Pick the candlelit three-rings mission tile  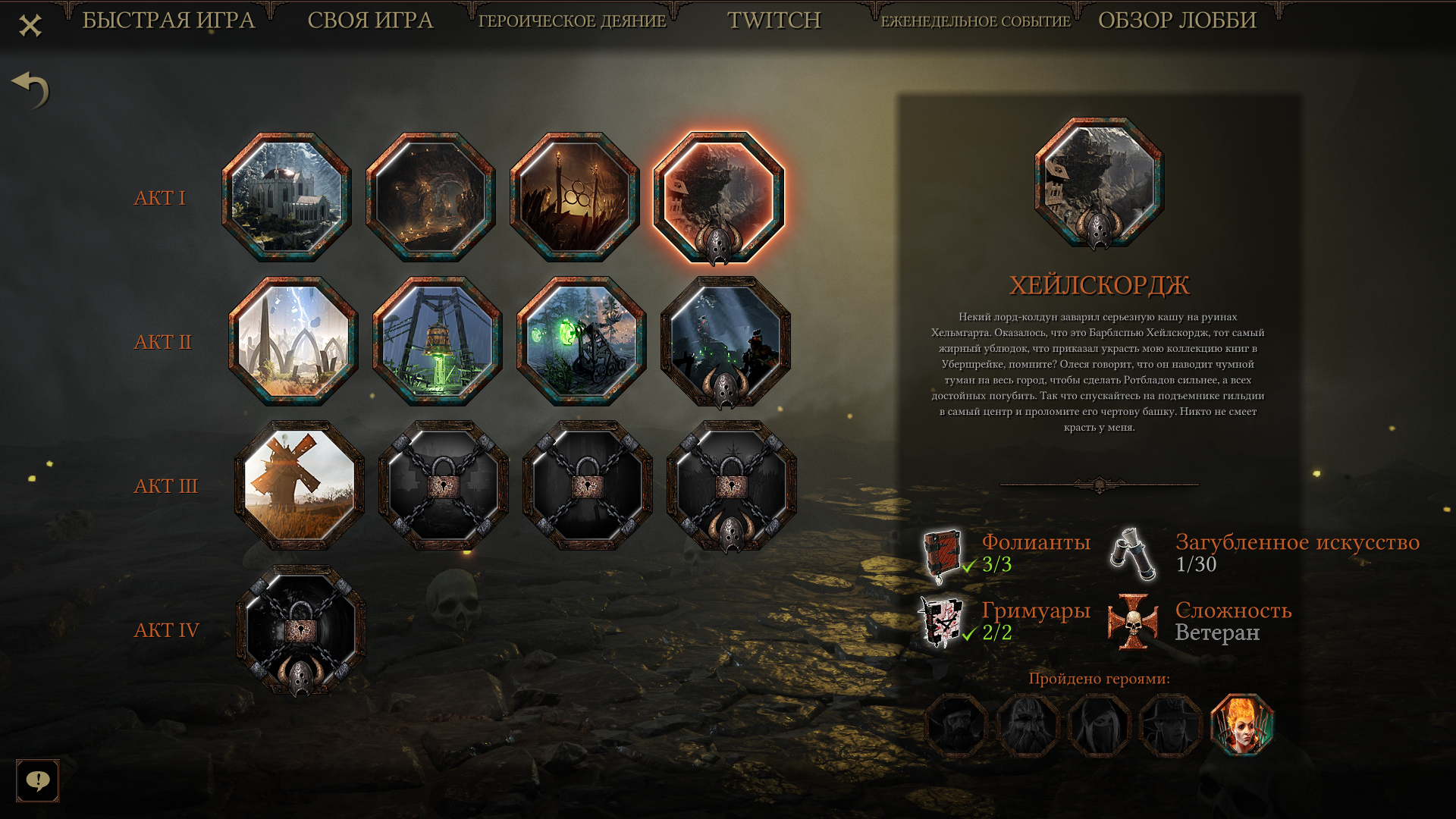575,197
